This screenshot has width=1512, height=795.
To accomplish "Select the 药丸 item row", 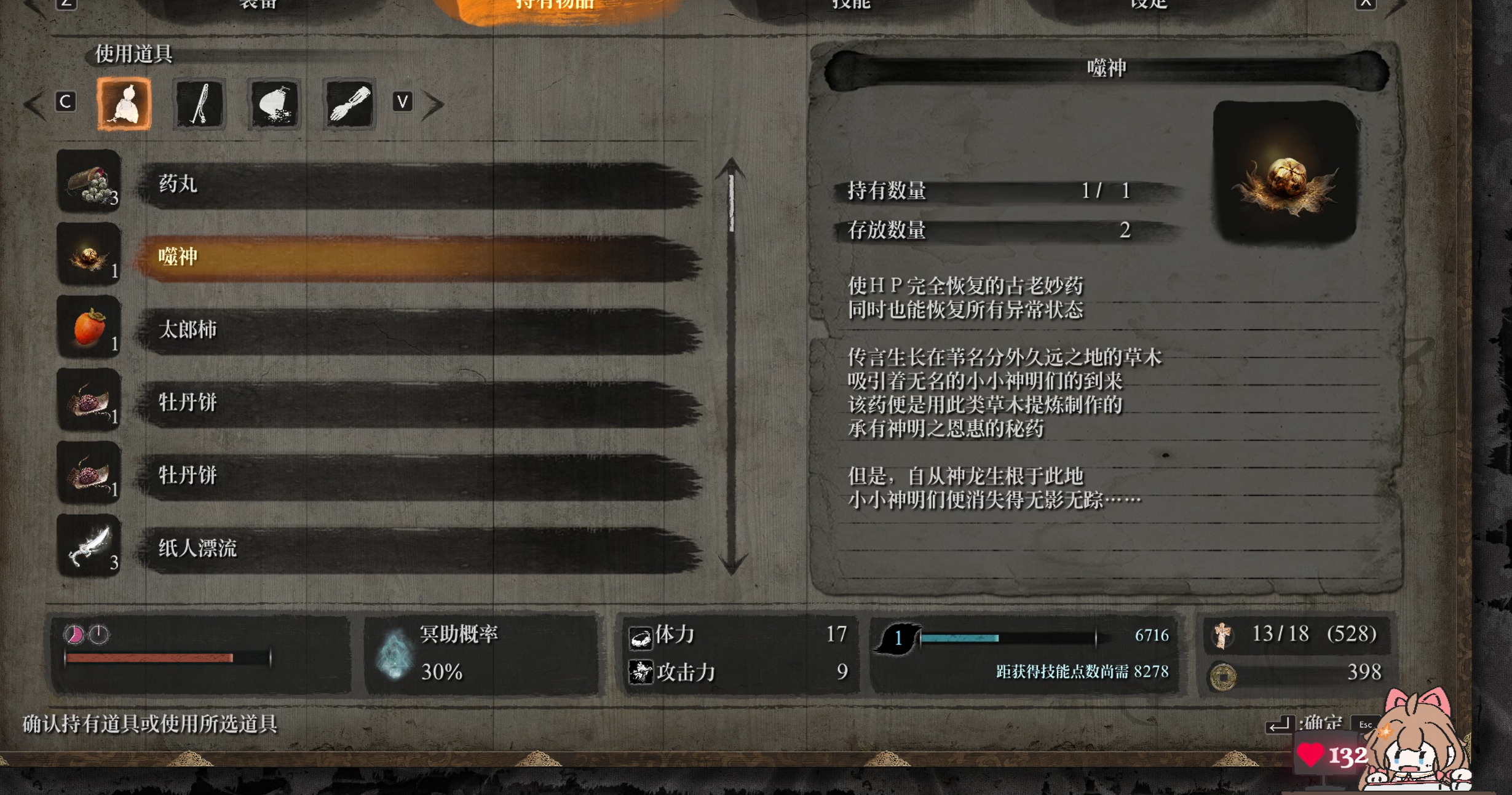I will pyautogui.click(x=418, y=184).
